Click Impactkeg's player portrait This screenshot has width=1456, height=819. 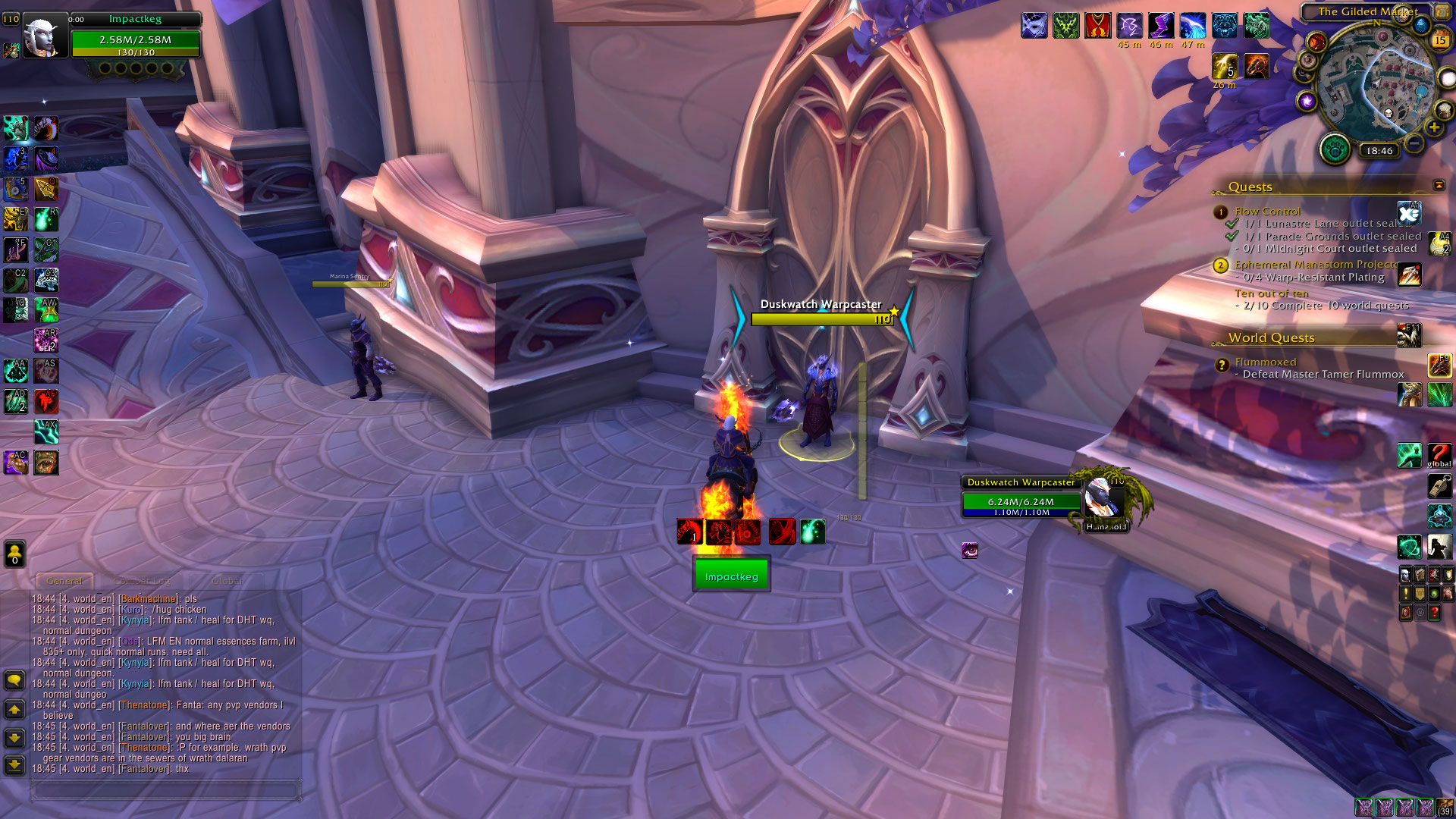click(42, 36)
